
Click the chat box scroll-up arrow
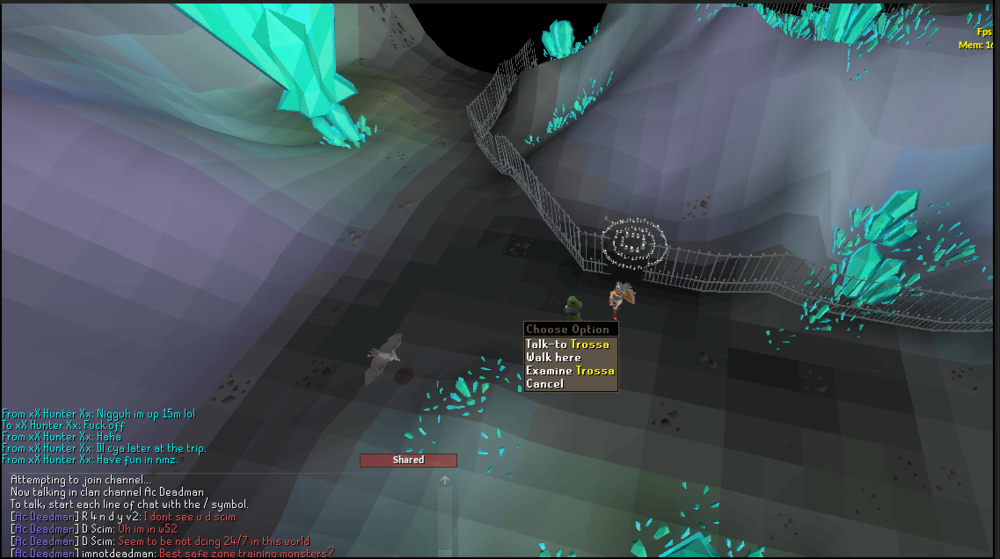tap(445, 480)
